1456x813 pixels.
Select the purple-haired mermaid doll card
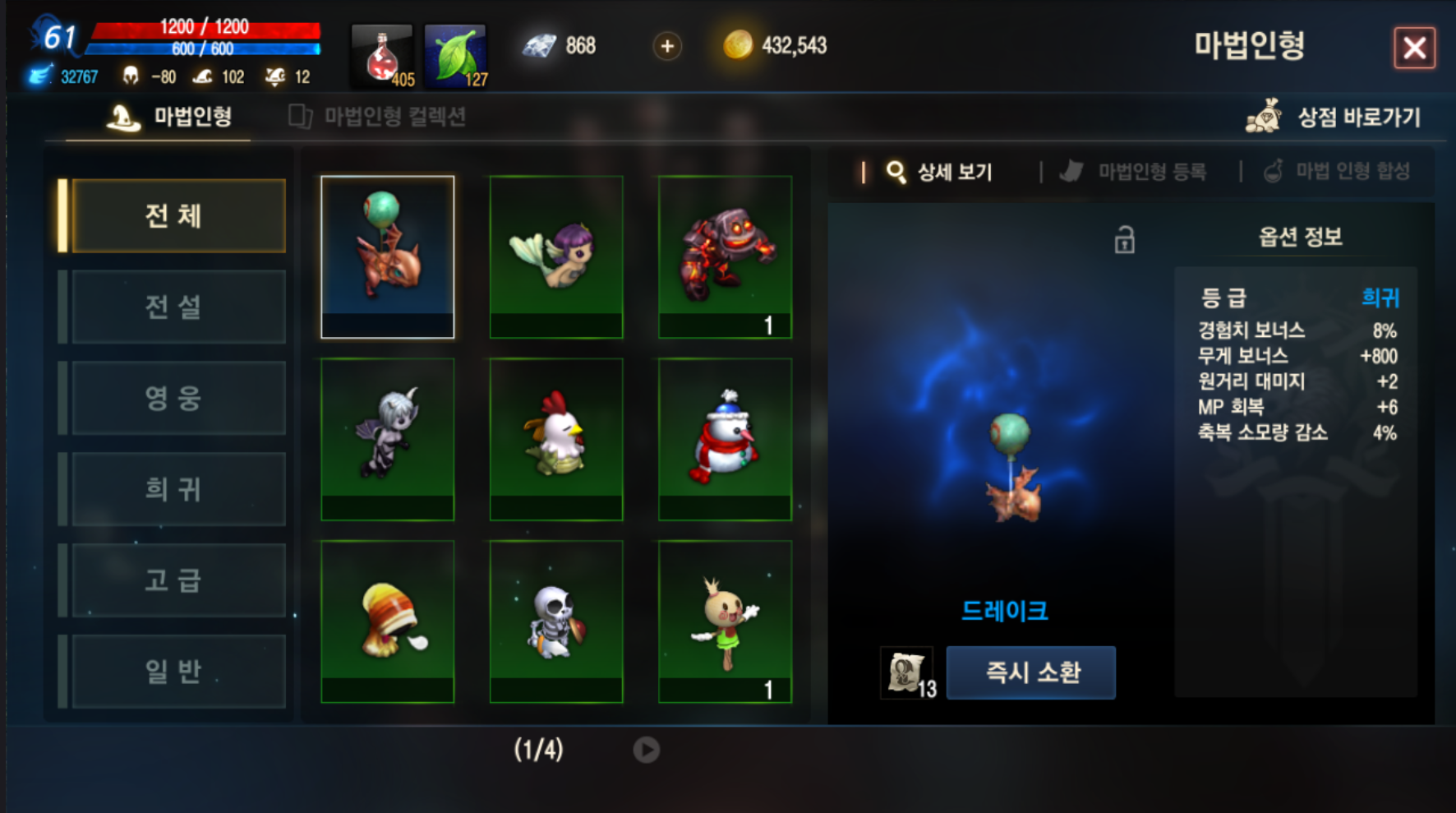pos(556,256)
